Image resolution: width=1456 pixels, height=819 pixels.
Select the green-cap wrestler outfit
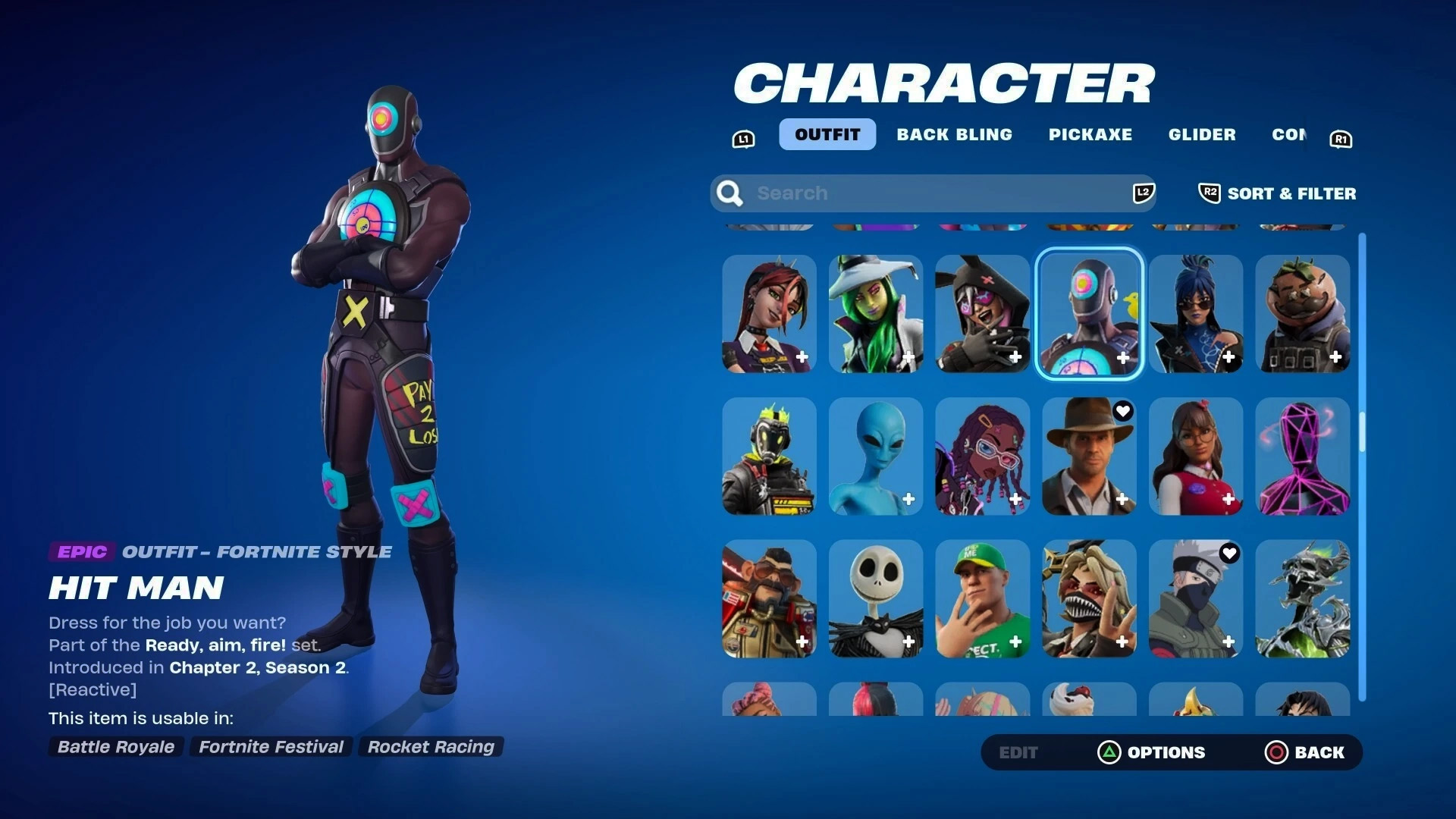(x=982, y=598)
